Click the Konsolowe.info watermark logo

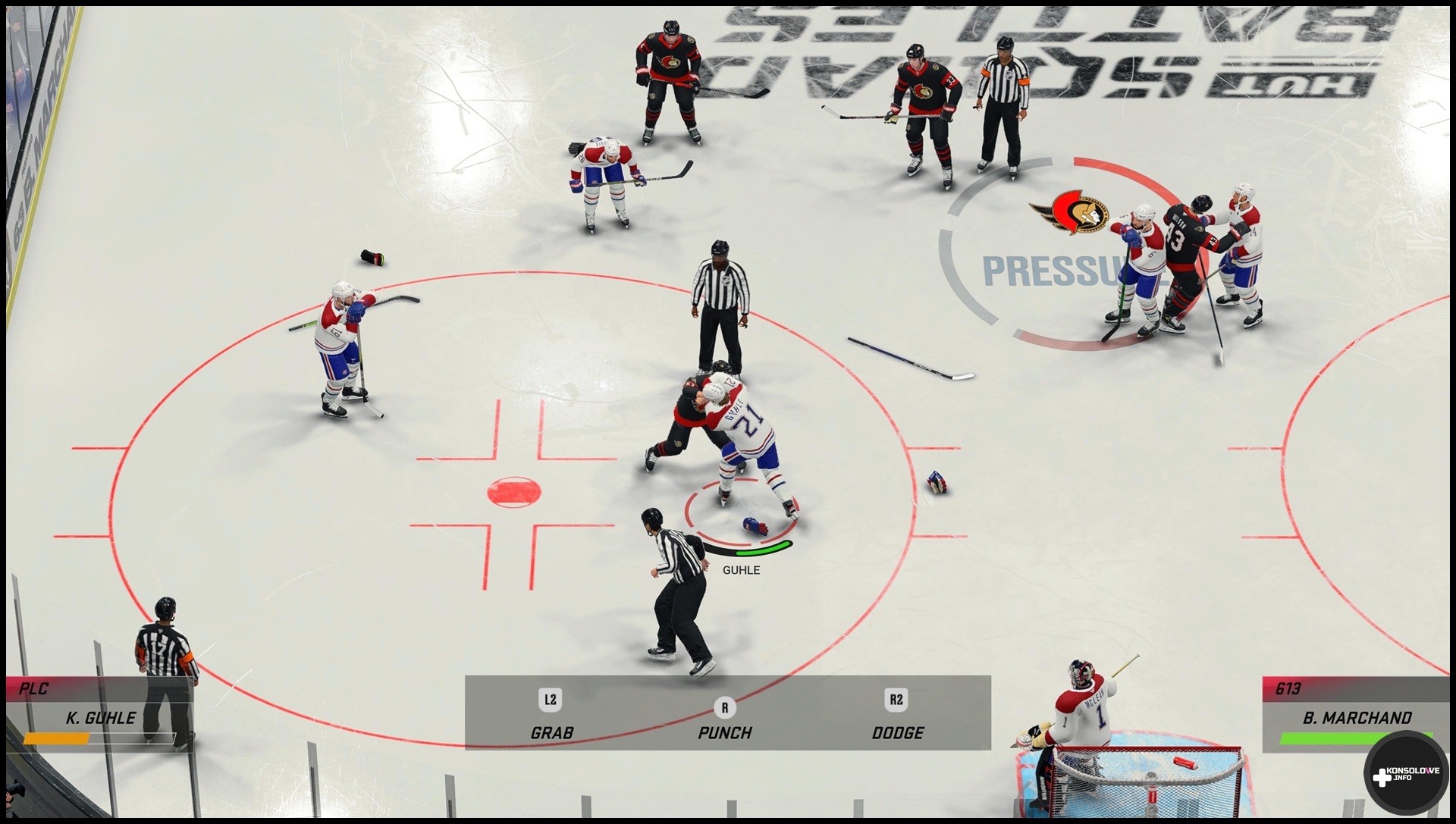1405,774
